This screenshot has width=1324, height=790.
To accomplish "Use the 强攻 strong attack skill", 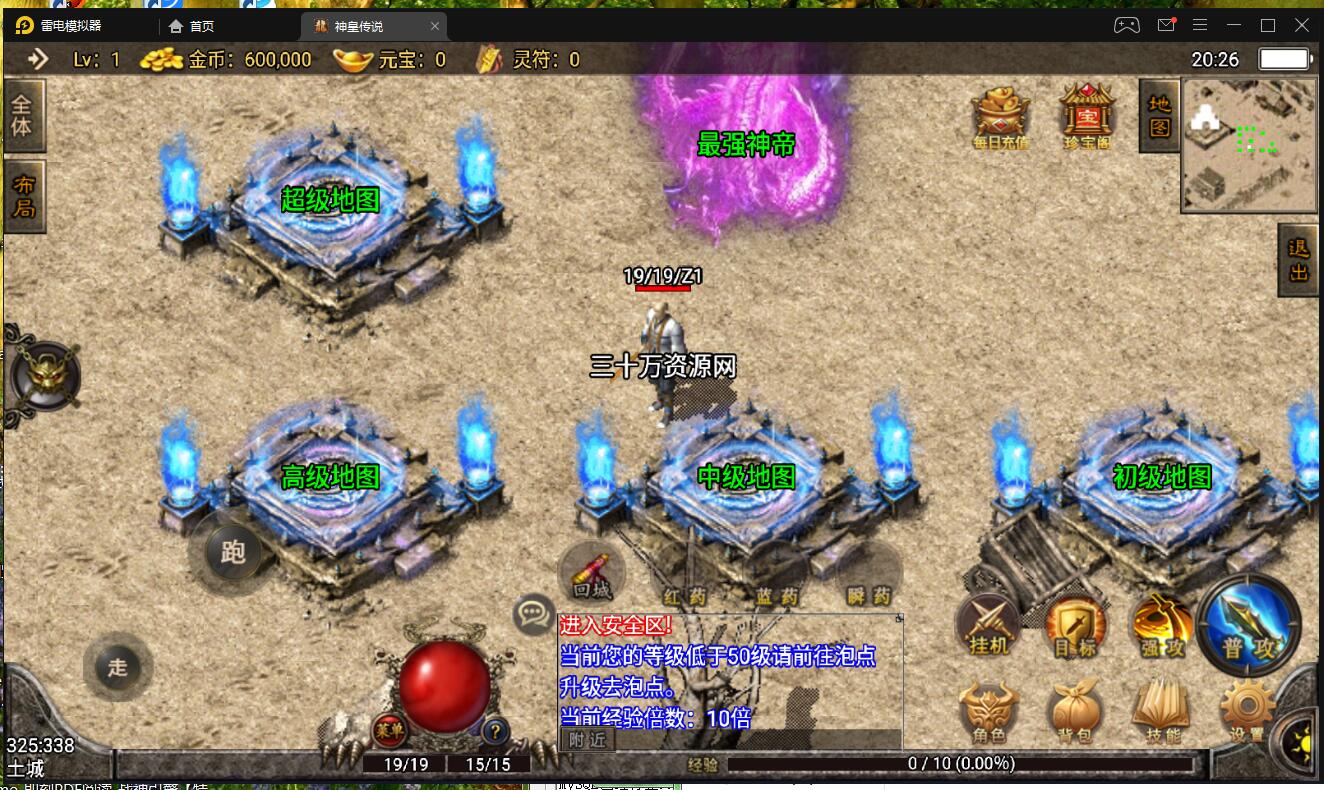I will (x=1161, y=627).
